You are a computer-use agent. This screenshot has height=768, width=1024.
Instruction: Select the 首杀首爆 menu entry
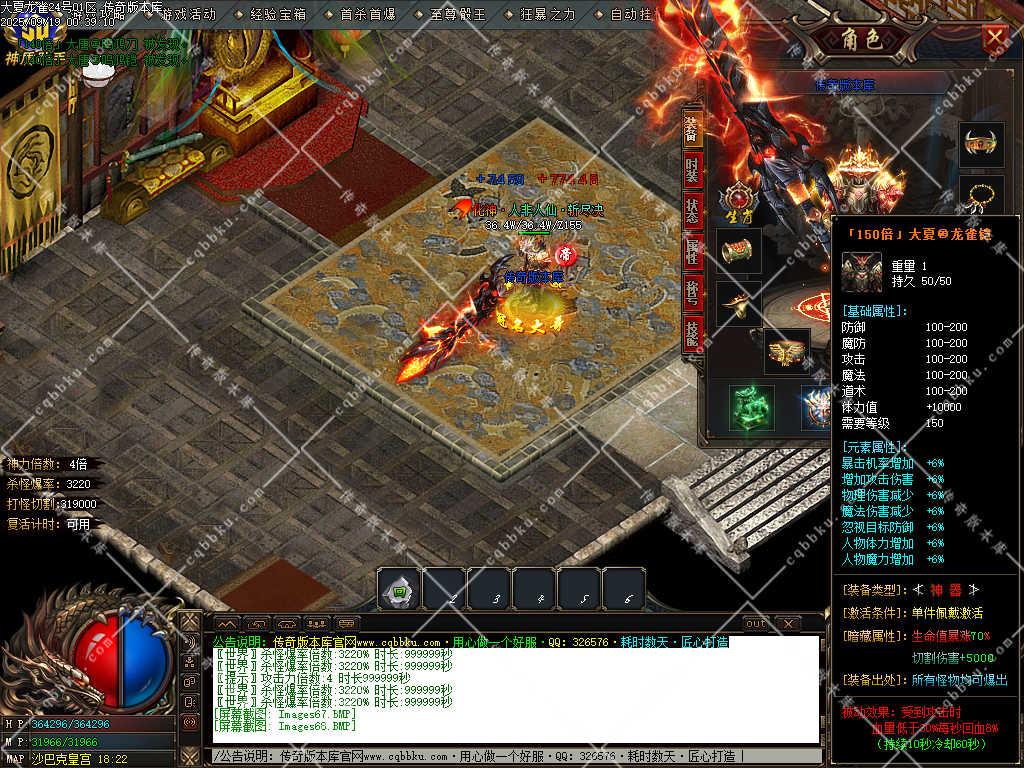(x=367, y=15)
